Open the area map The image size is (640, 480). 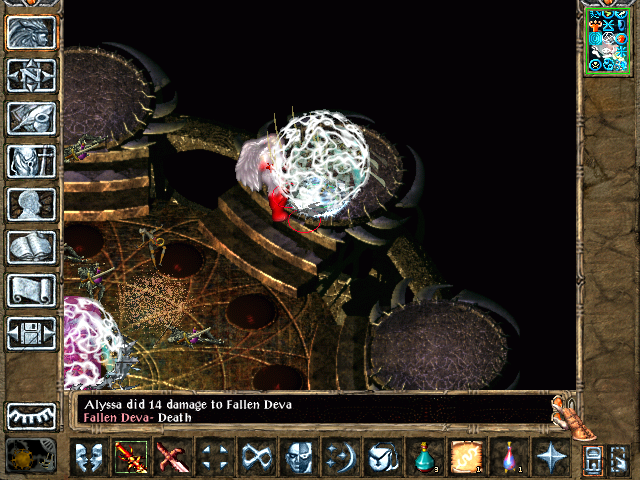[31, 75]
